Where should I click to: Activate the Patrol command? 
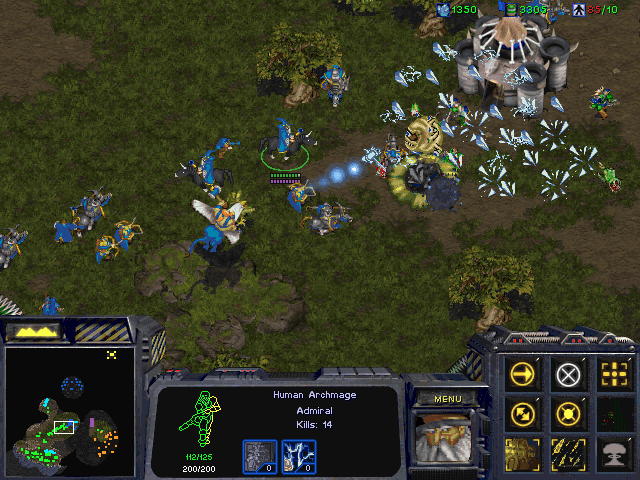coord(523,412)
